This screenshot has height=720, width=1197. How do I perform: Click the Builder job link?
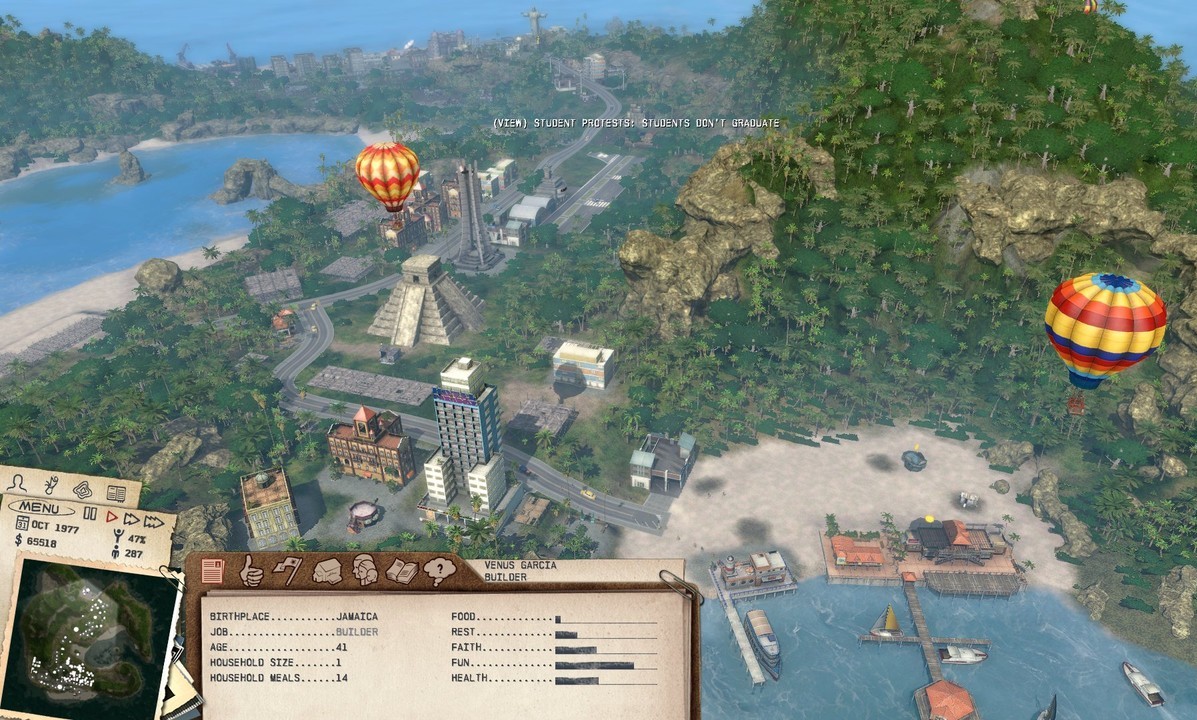(x=357, y=633)
